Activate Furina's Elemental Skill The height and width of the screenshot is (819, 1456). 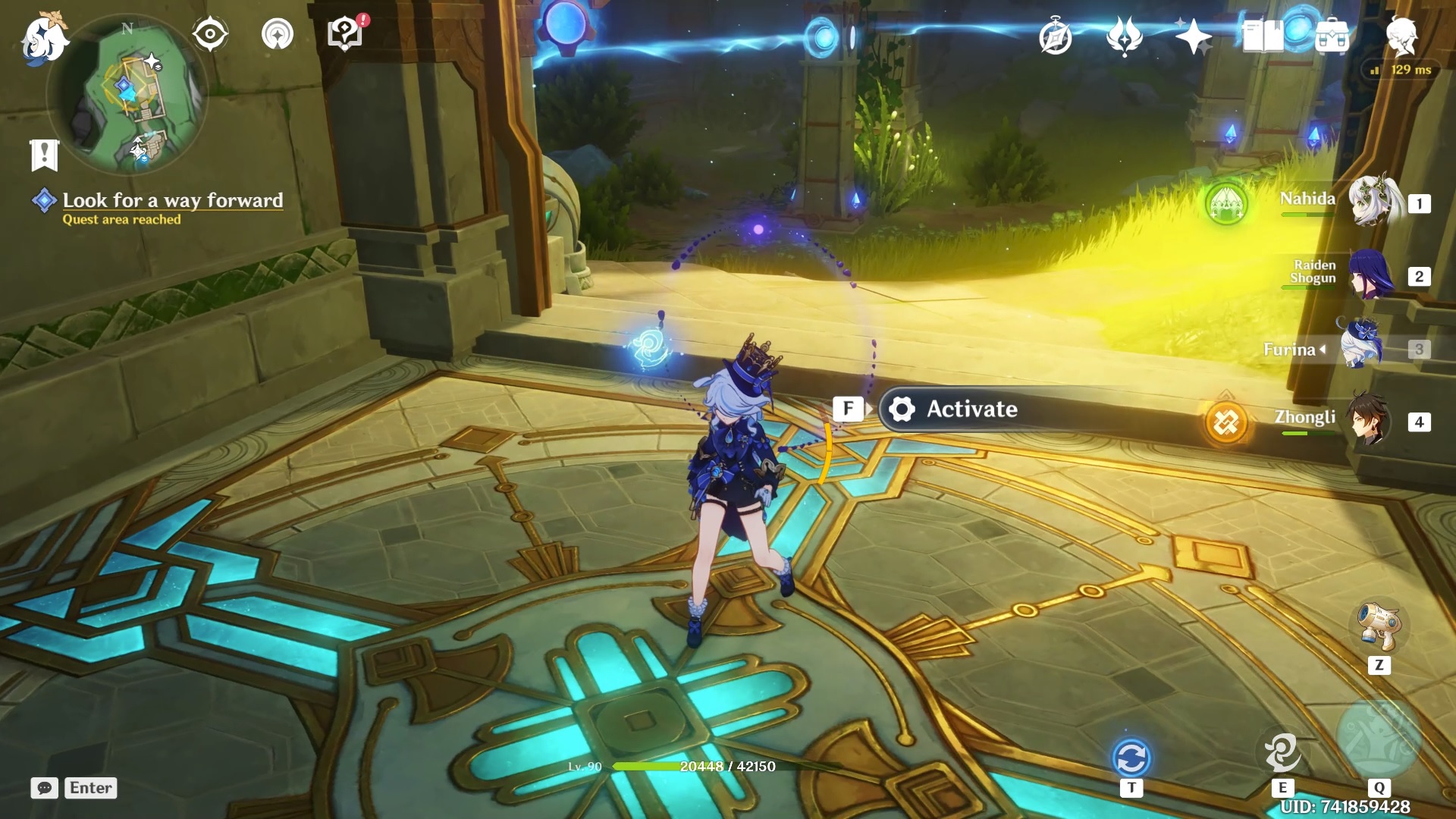pos(1282,752)
